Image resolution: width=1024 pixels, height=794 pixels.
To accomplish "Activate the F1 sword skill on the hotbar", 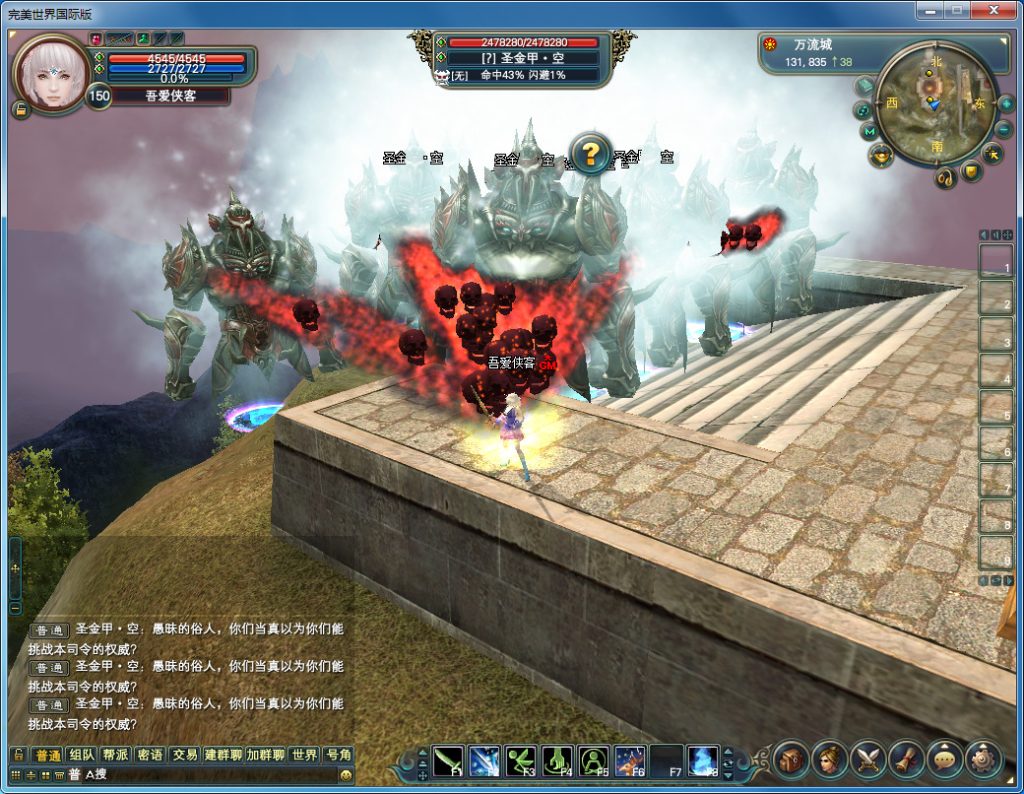I will point(449,761).
